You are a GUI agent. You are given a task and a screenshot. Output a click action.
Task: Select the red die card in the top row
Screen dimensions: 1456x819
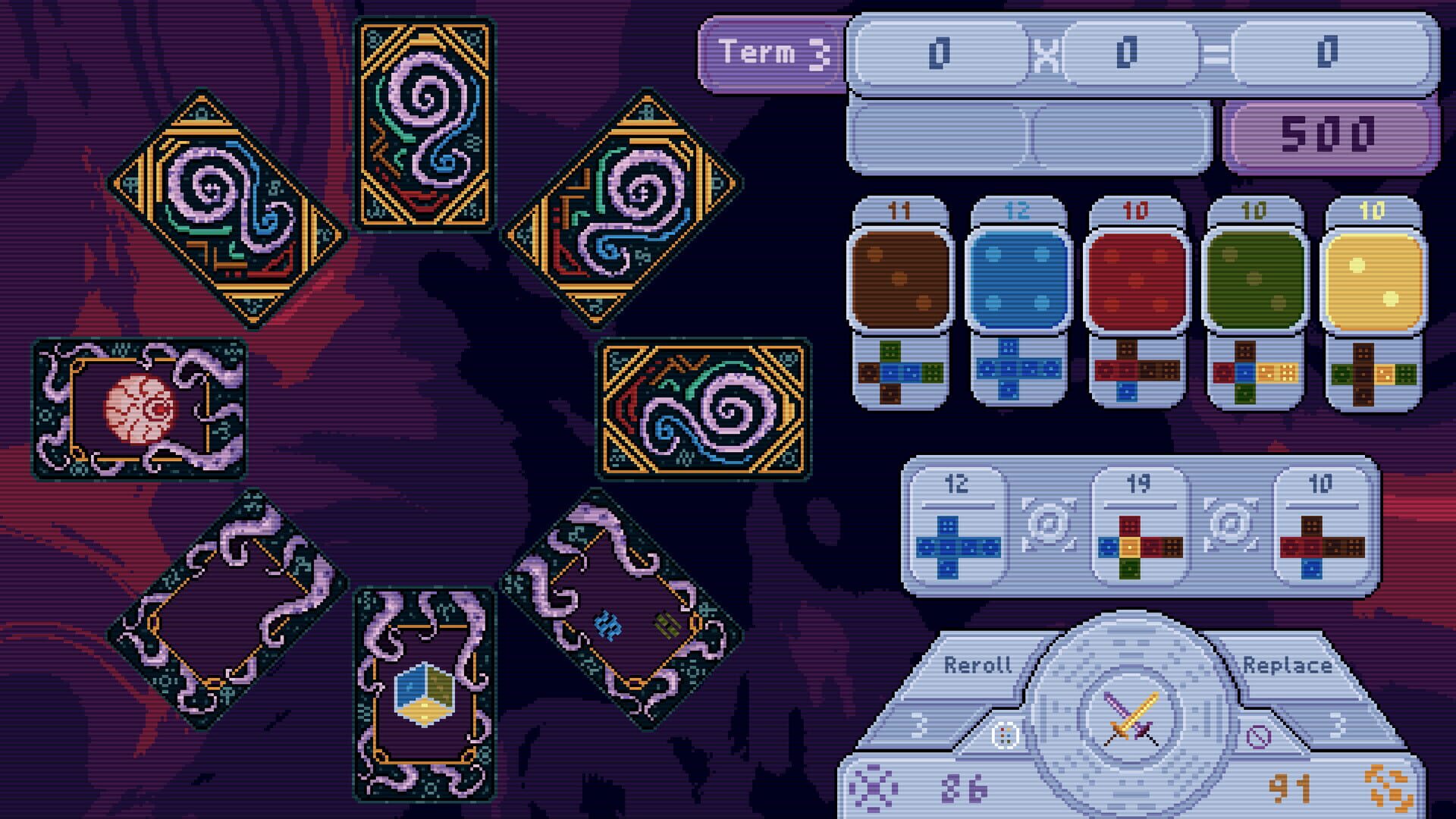point(1134,281)
